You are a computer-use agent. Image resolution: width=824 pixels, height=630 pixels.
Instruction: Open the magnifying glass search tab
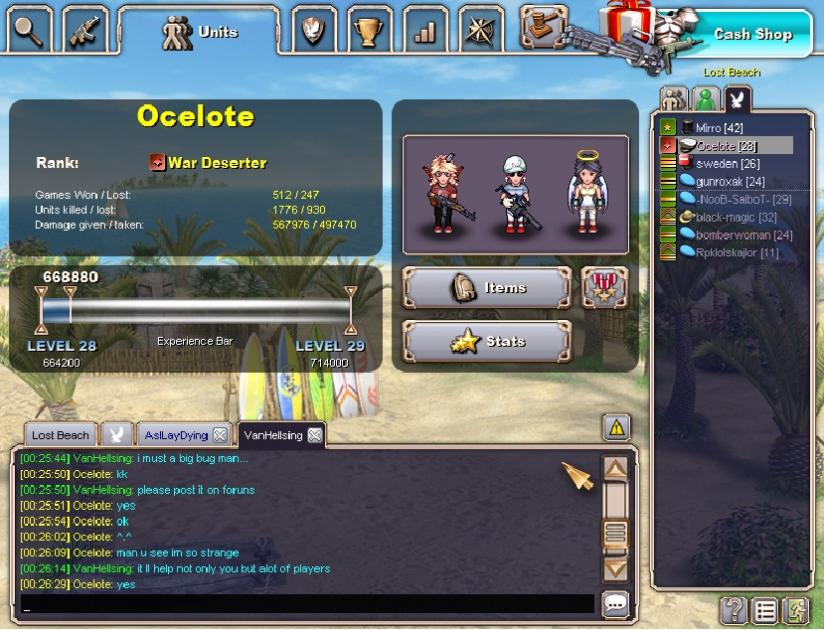(28, 31)
